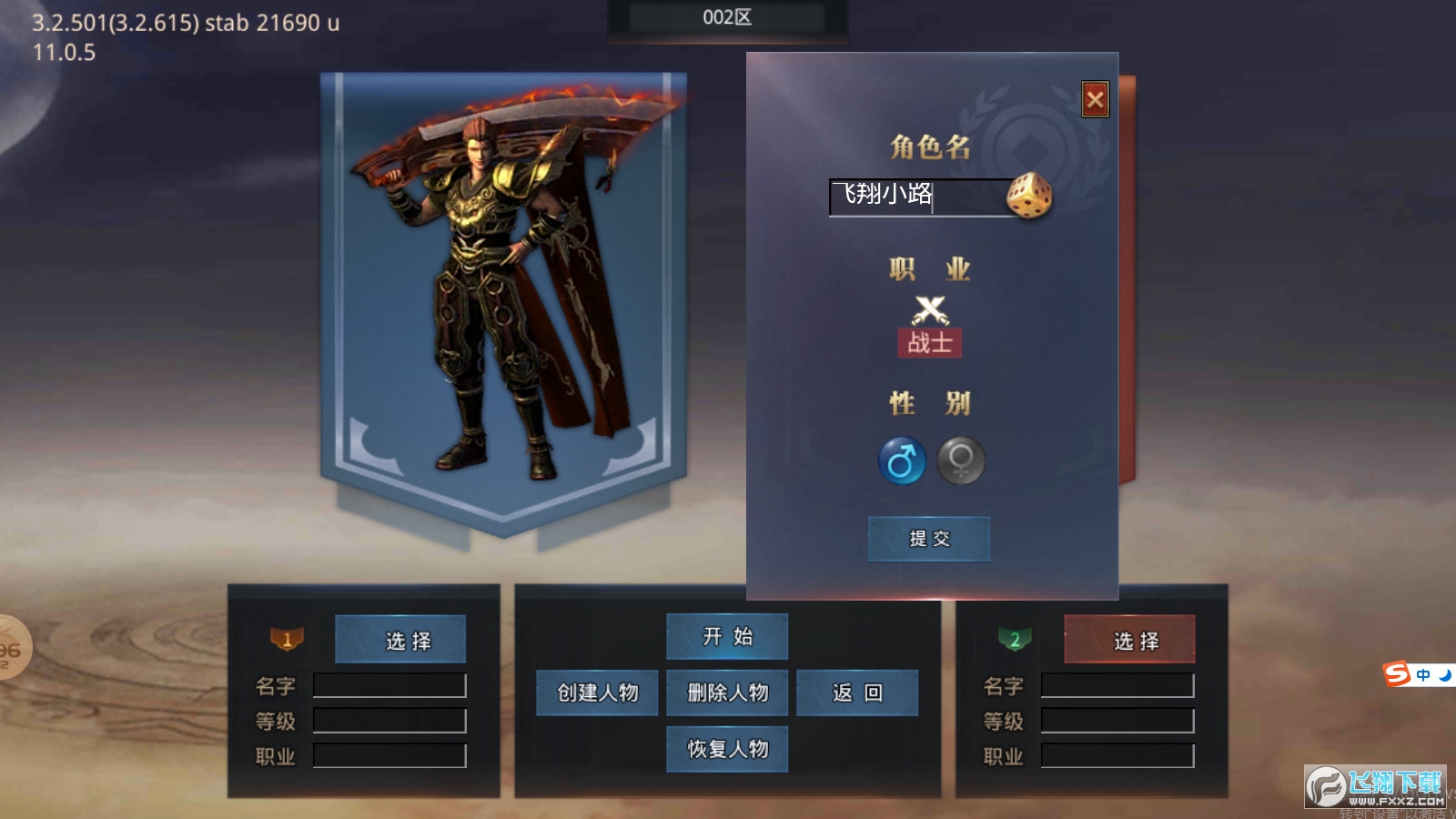Go back with the 返回 button
Image resolution: width=1456 pixels, height=819 pixels.
[857, 693]
